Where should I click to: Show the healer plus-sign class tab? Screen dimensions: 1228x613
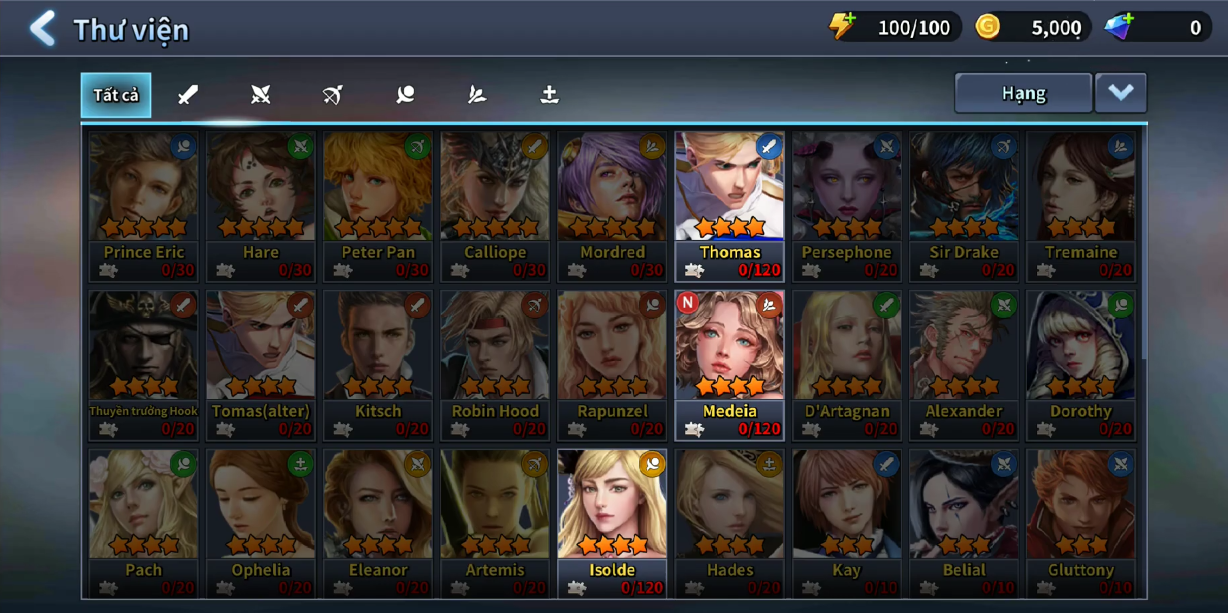[549, 95]
